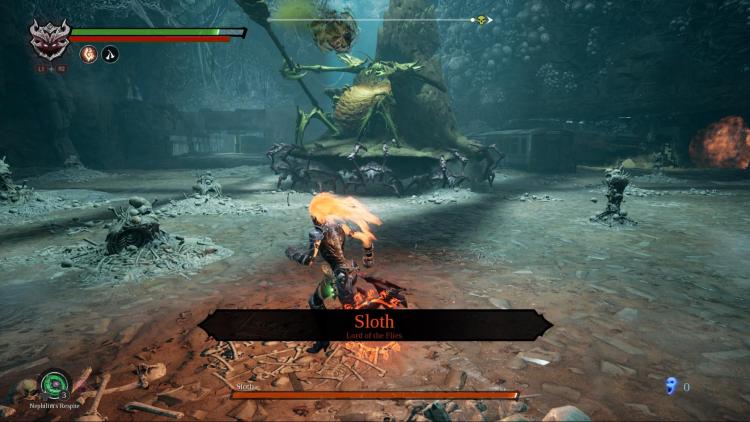Click the skull marker on the compass
Screen dimensions: 750x422
click(482, 20)
